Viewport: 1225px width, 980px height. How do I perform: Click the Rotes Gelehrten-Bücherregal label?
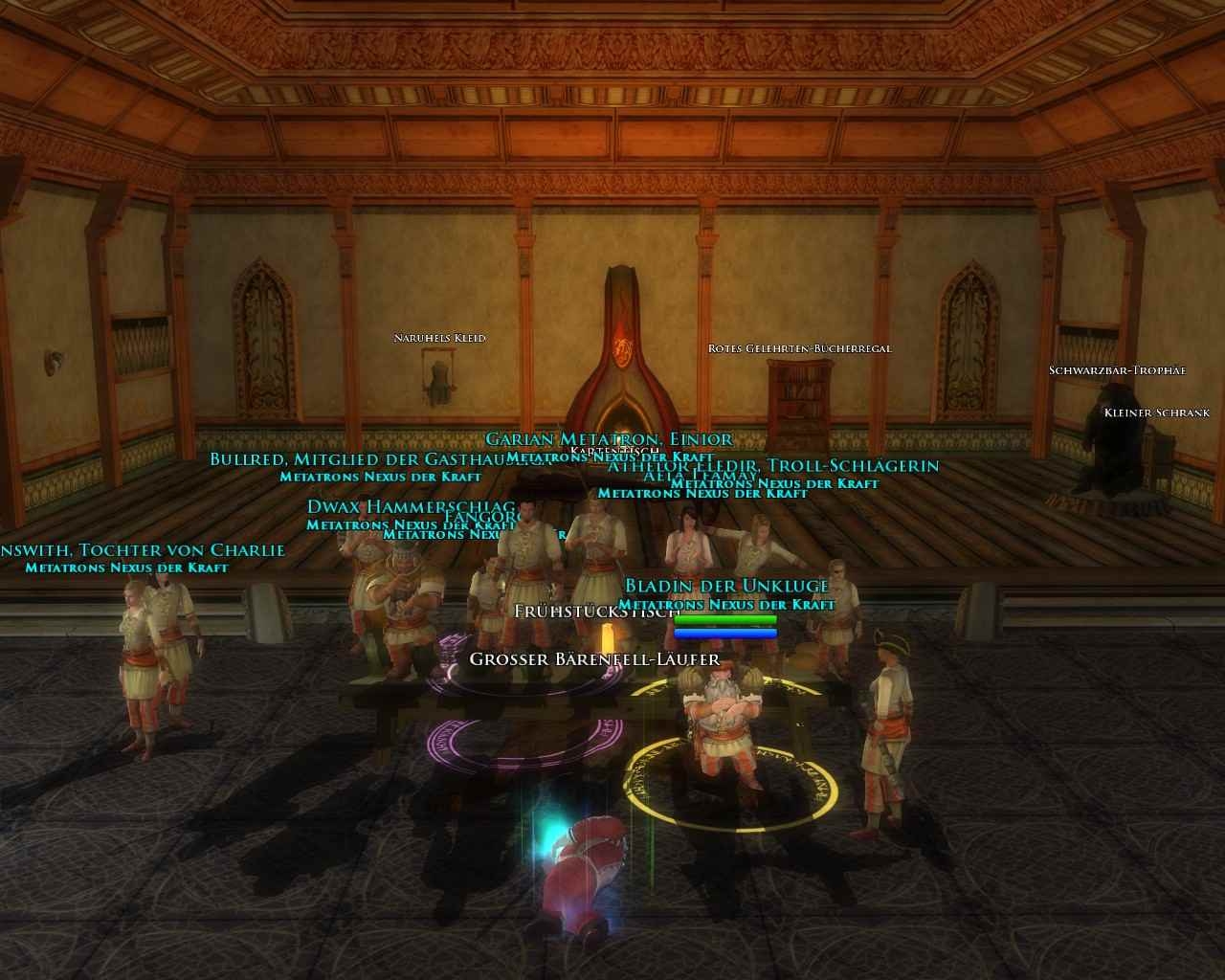pyautogui.click(x=799, y=348)
